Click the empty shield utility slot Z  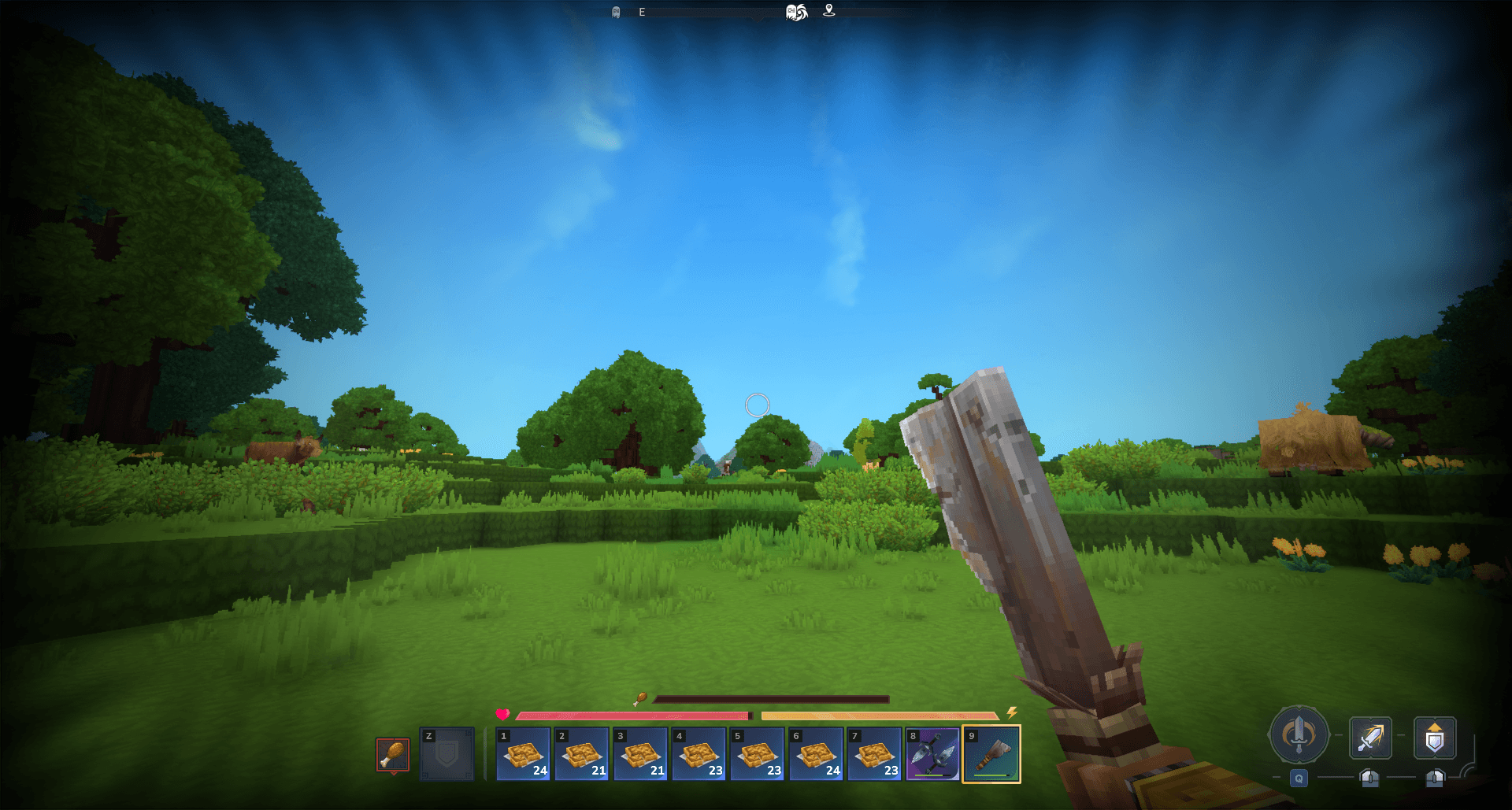point(447,754)
